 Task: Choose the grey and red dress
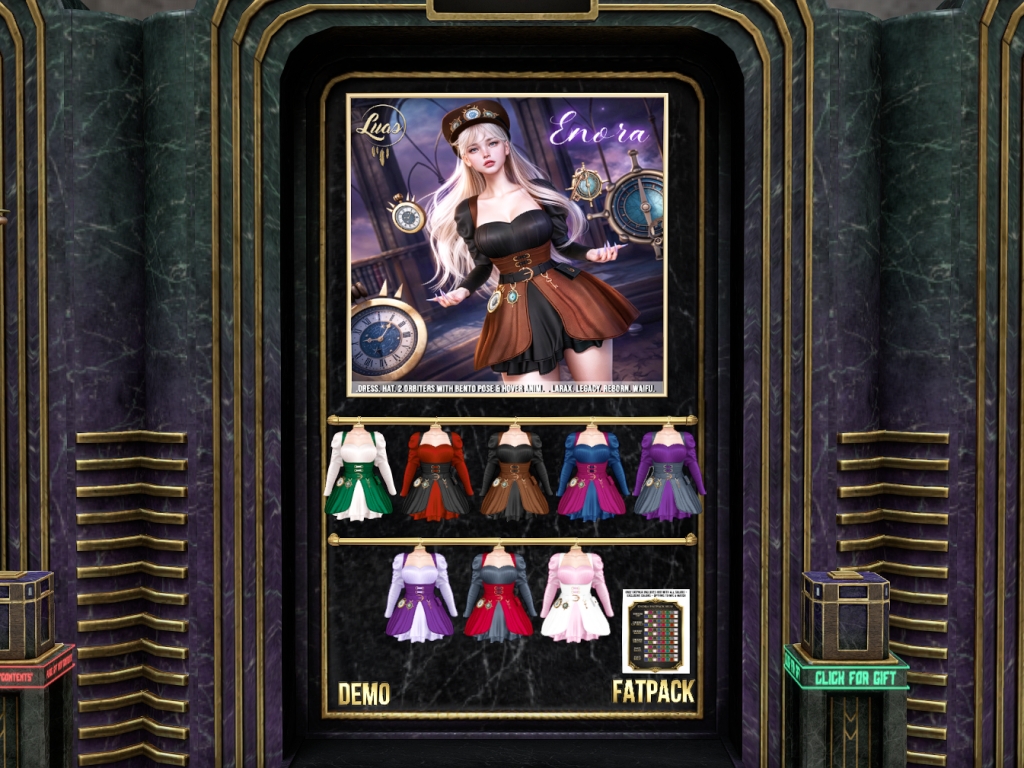pyautogui.click(x=498, y=595)
